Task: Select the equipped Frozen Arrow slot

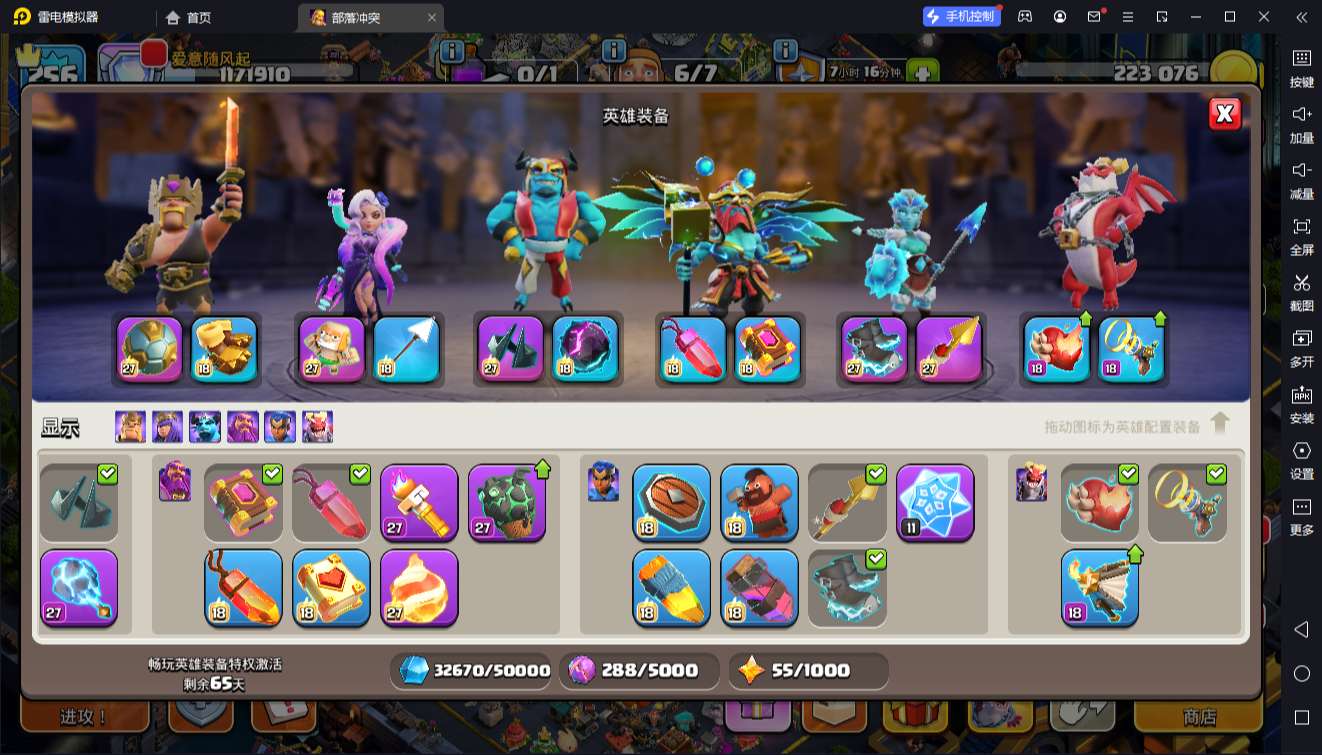Action: point(406,349)
